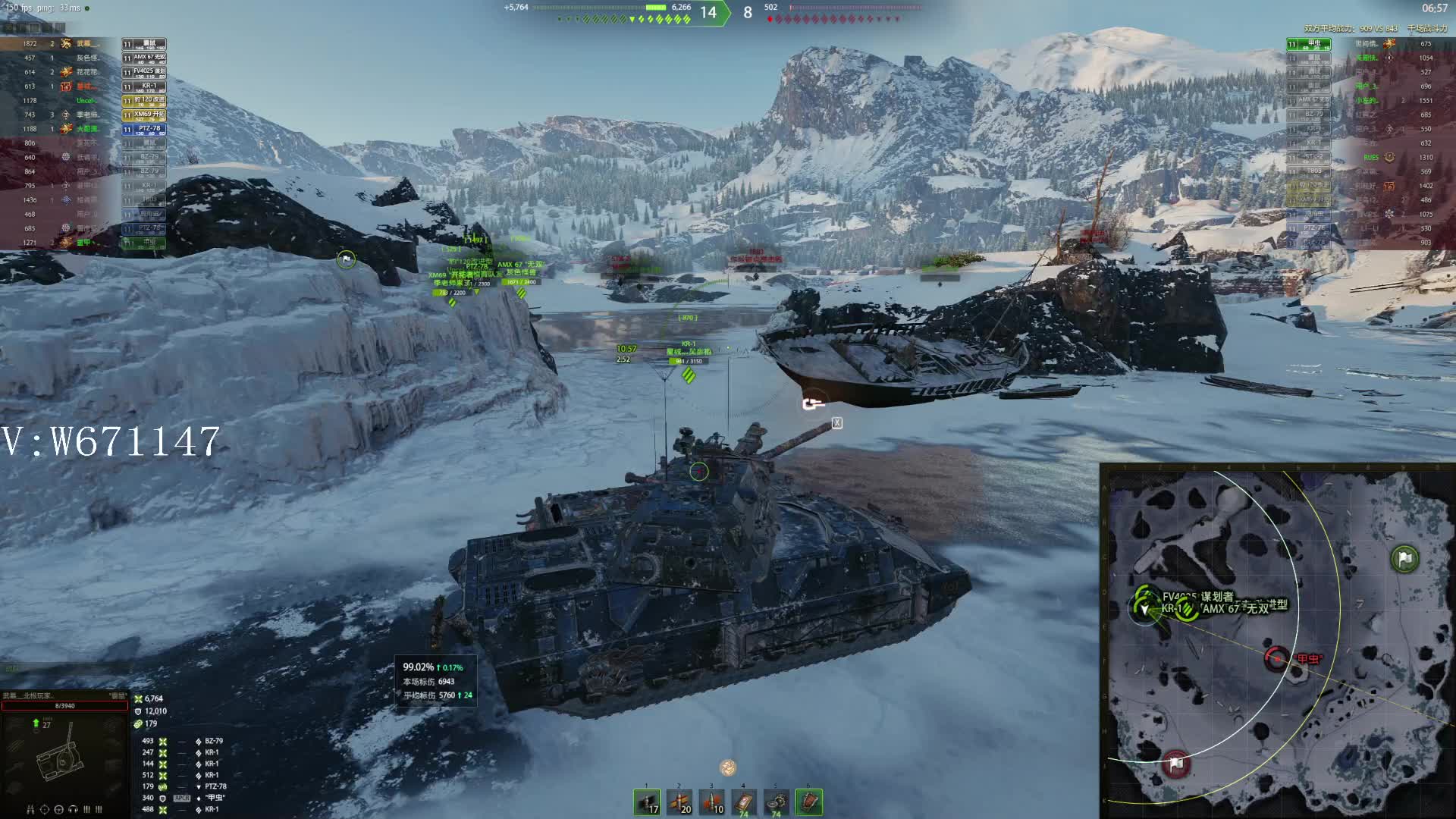Use the green-highlighted consumable in slot 6
Viewport: 1456px width, 819px height.
click(809, 802)
